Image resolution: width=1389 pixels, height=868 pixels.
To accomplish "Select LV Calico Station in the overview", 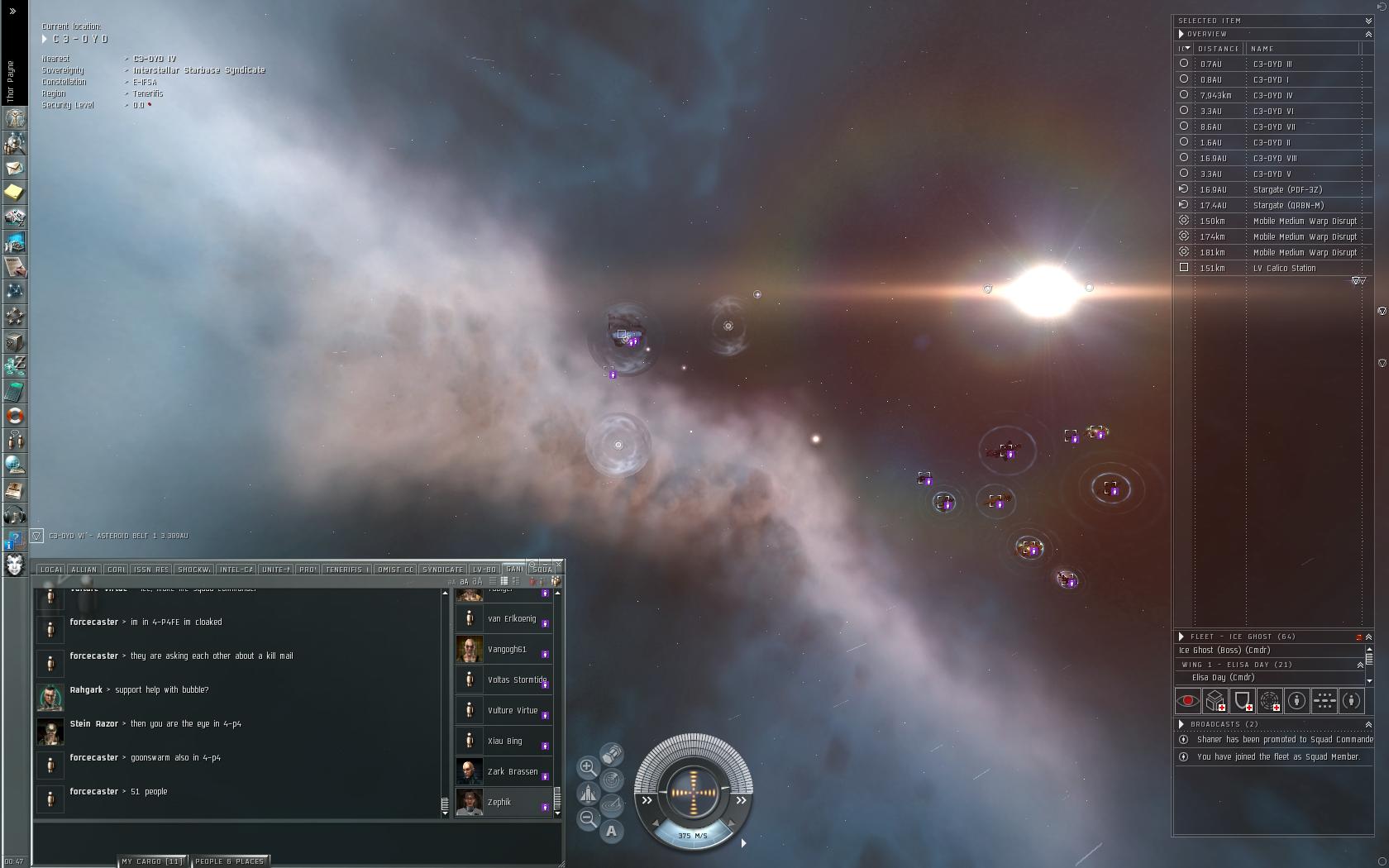I will 1283,269.
